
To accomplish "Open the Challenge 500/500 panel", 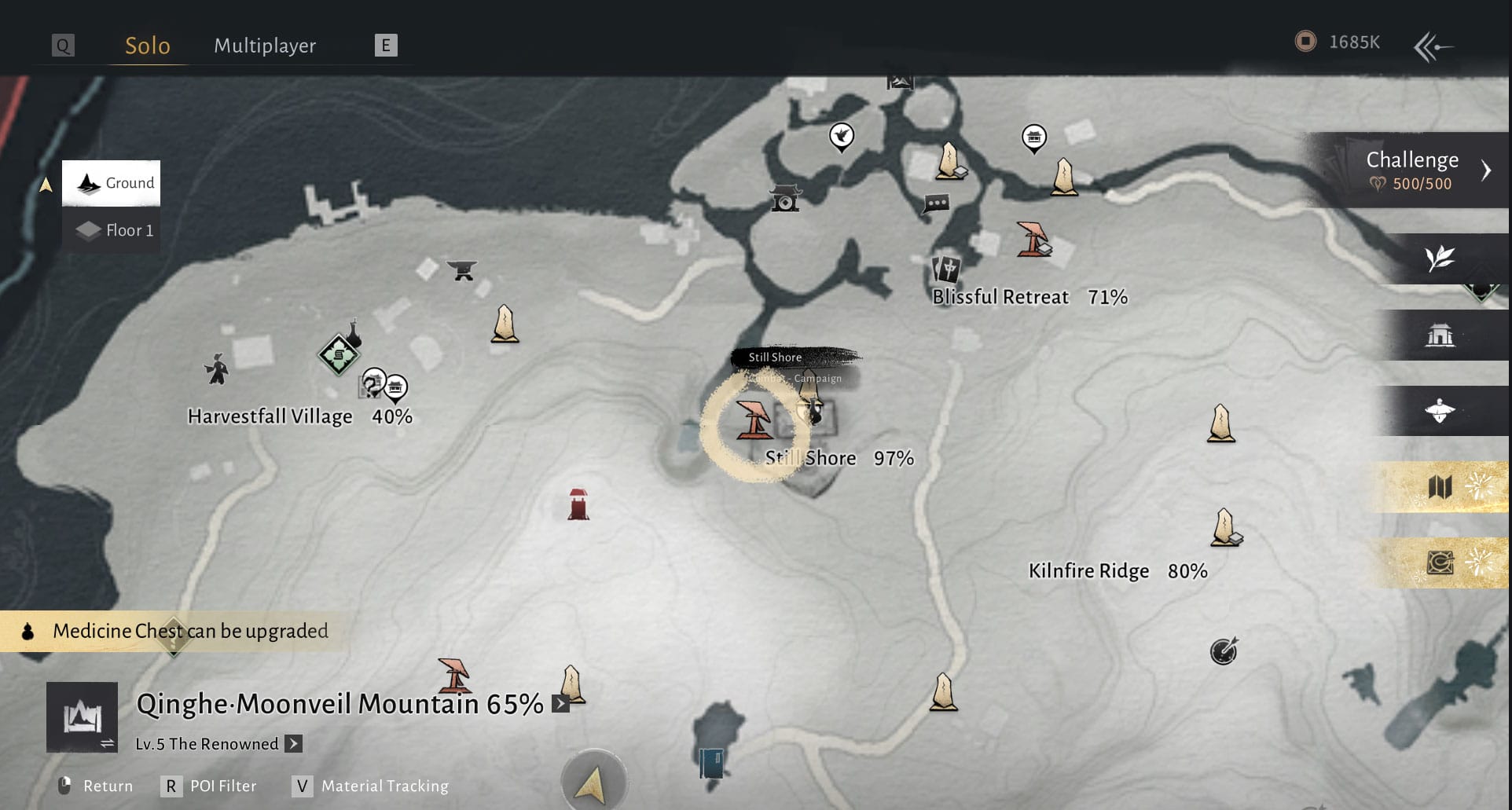I will pos(1414,170).
